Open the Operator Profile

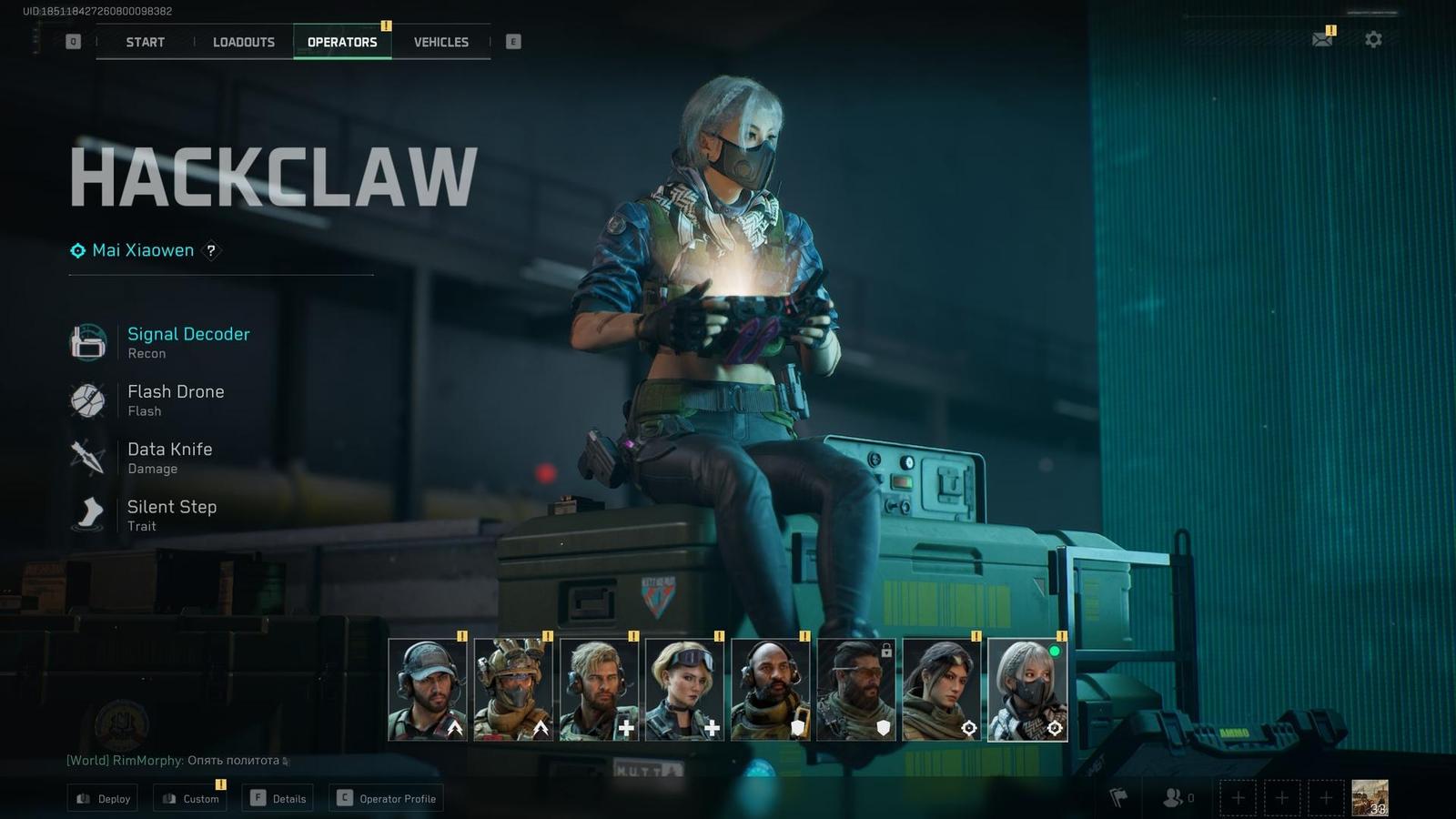click(x=387, y=798)
